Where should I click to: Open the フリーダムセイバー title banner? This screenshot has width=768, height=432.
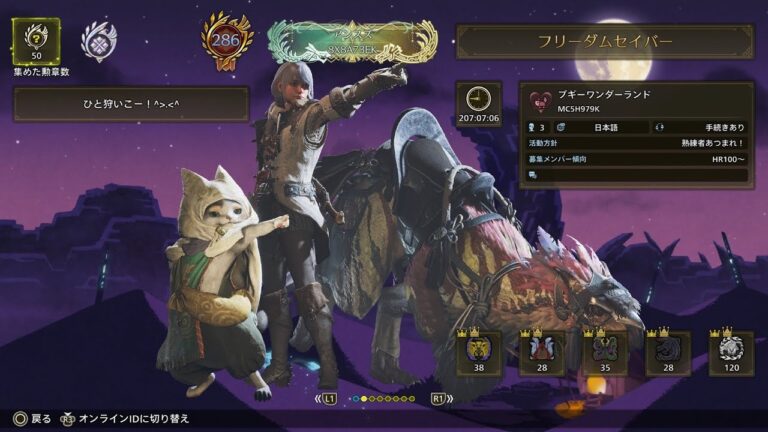(x=605, y=42)
